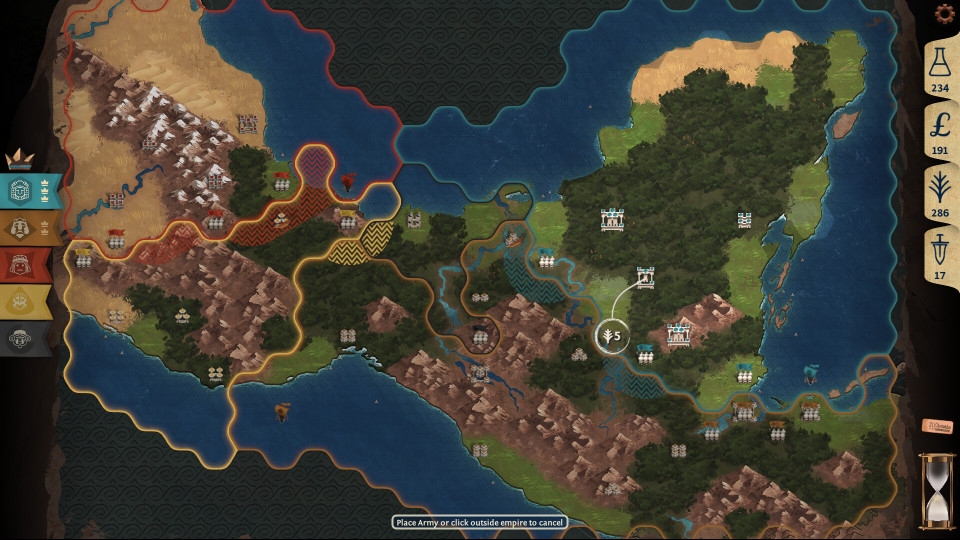Viewport: 960px width, 540px height.
Task: Open the chronicle card above the hourglass
Action: click(936, 425)
